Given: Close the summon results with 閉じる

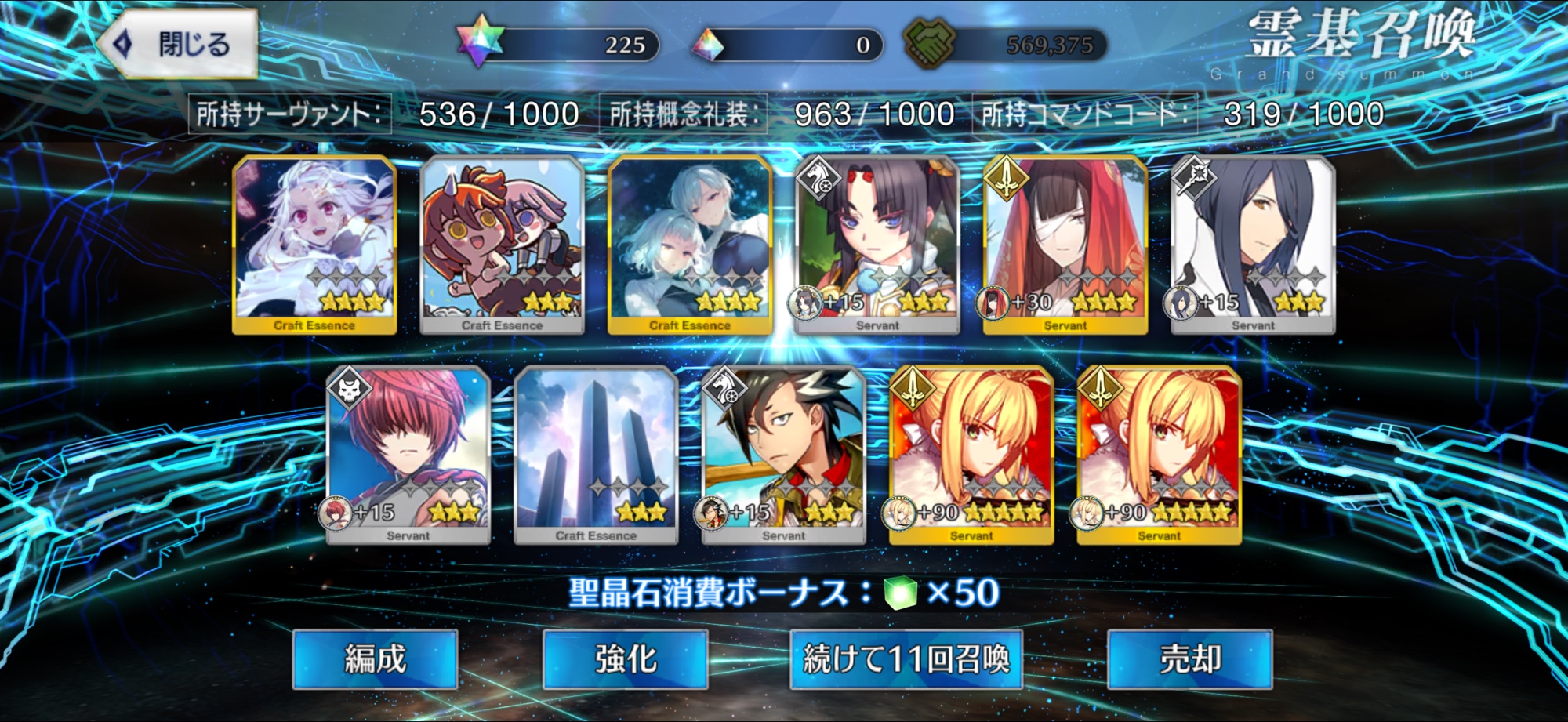Looking at the screenshot, I should [x=180, y=44].
